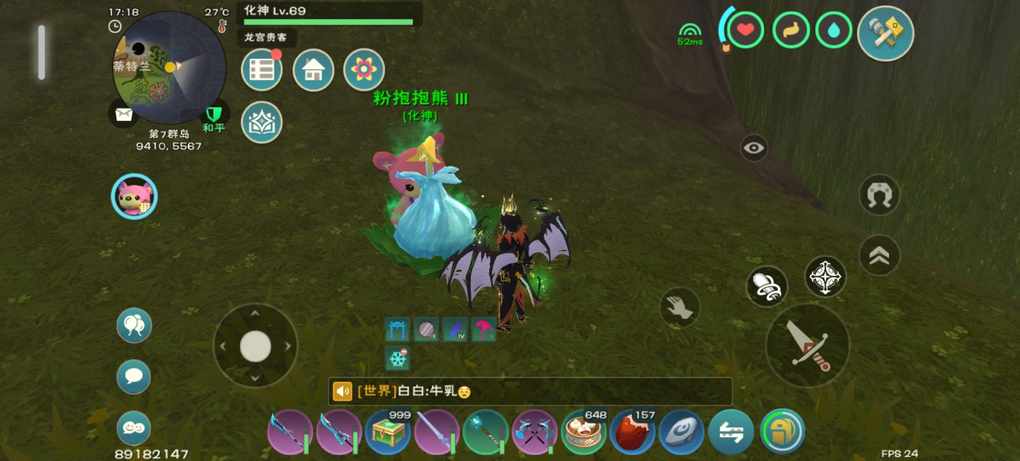Tap the double-chevron jump button

click(880, 256)
